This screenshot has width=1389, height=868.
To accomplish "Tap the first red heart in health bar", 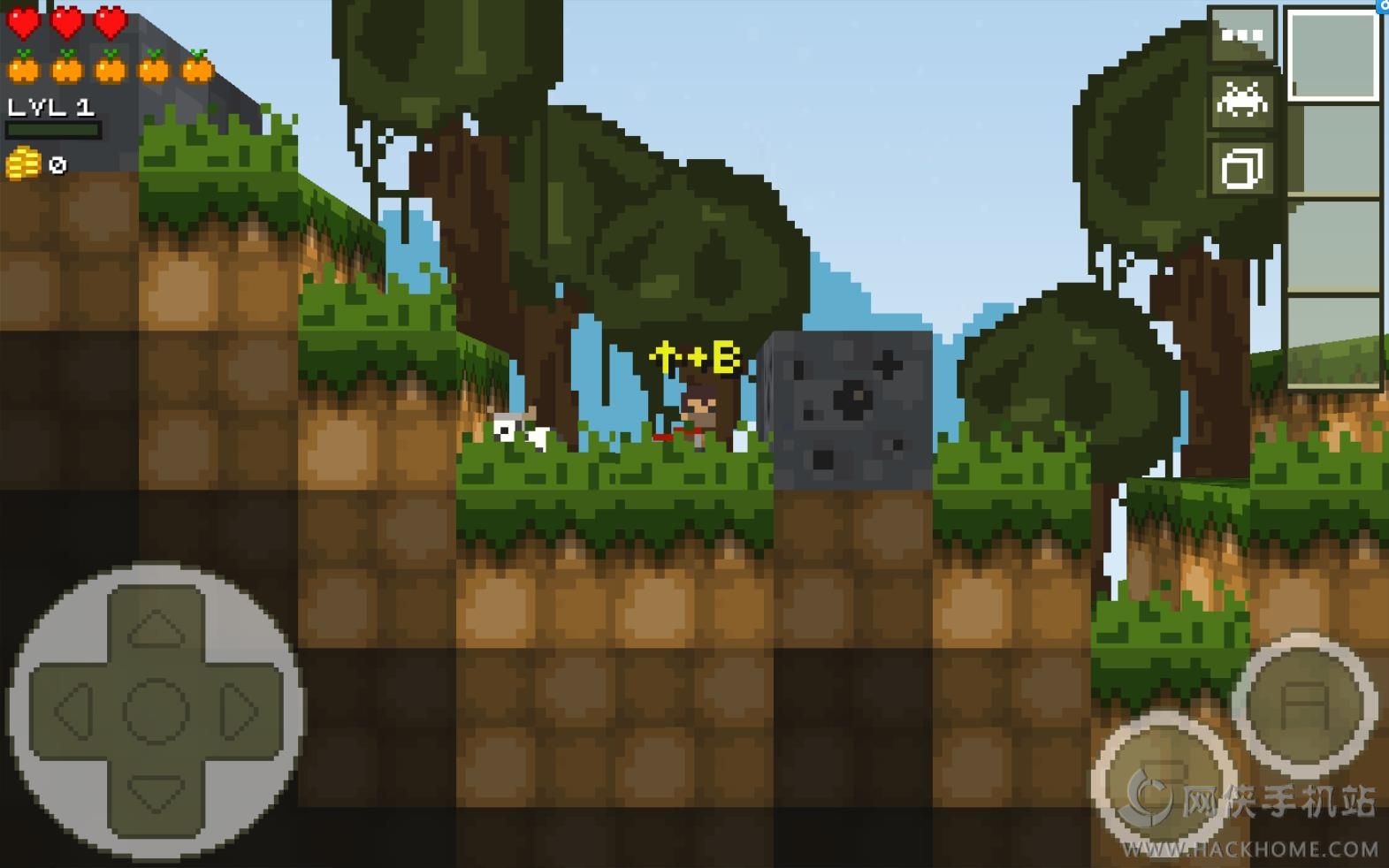I will pos(24,19).
